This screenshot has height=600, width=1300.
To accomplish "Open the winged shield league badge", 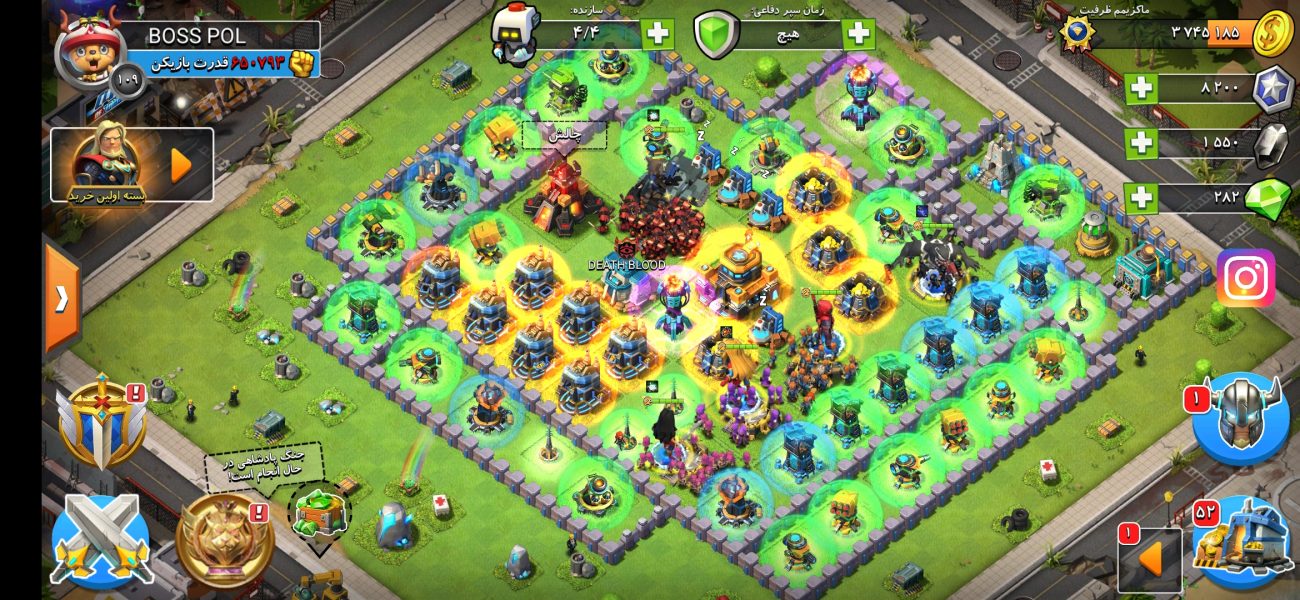I will point(102,423).
